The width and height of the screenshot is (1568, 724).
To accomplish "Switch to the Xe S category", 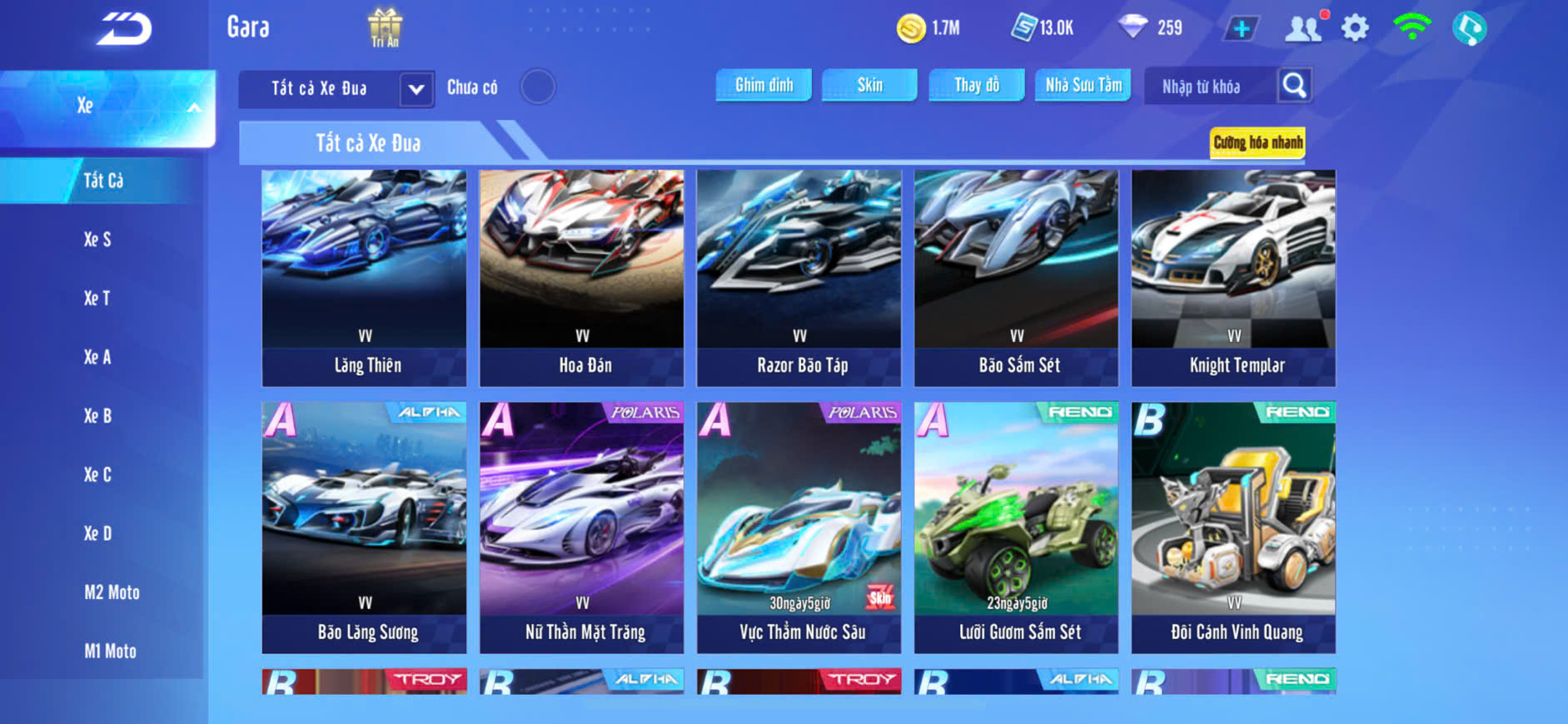I will tap(97, 240).
